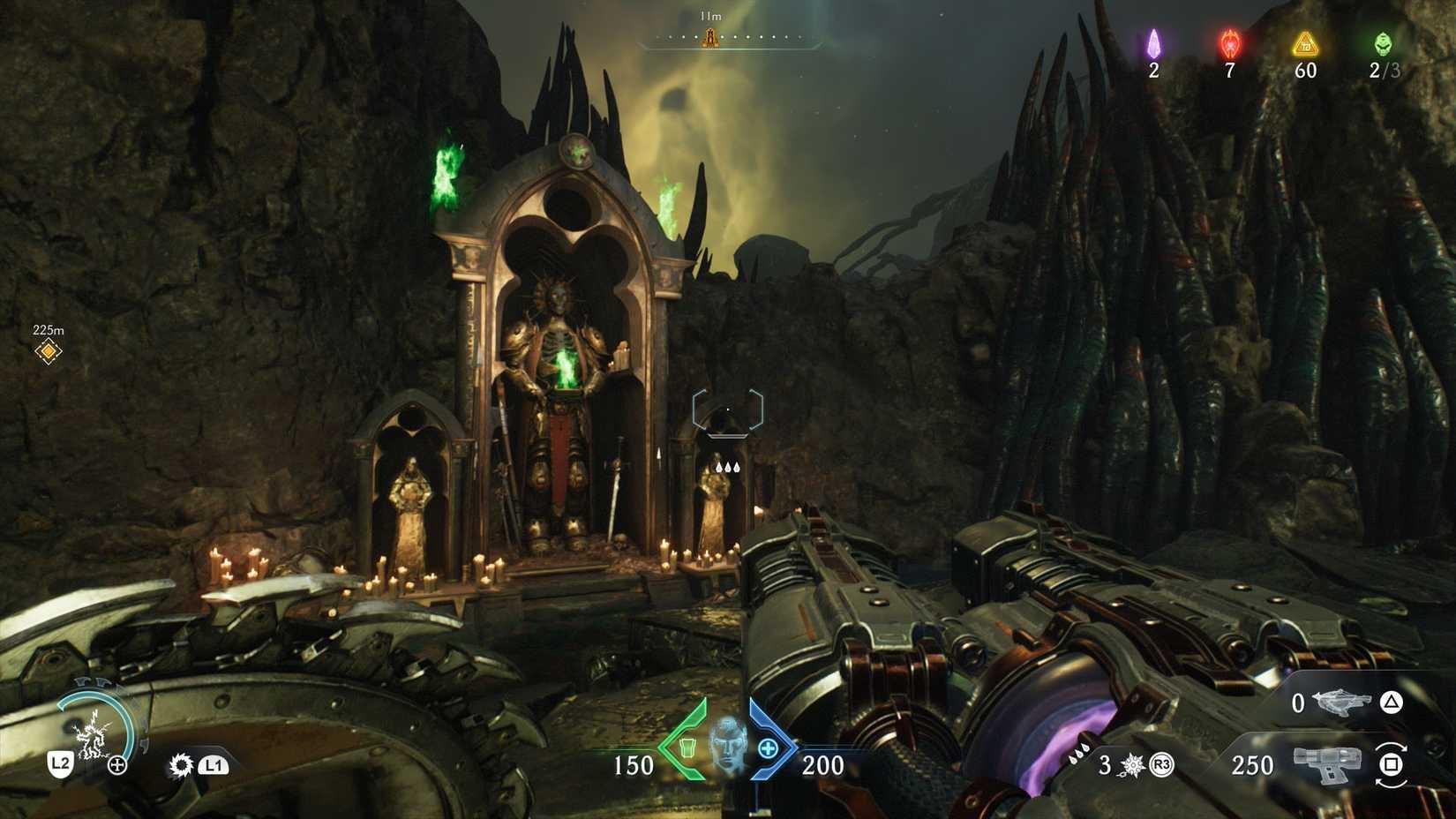
Task: Toggle the R3 button prompt
Action: [x=1161, y=764]
